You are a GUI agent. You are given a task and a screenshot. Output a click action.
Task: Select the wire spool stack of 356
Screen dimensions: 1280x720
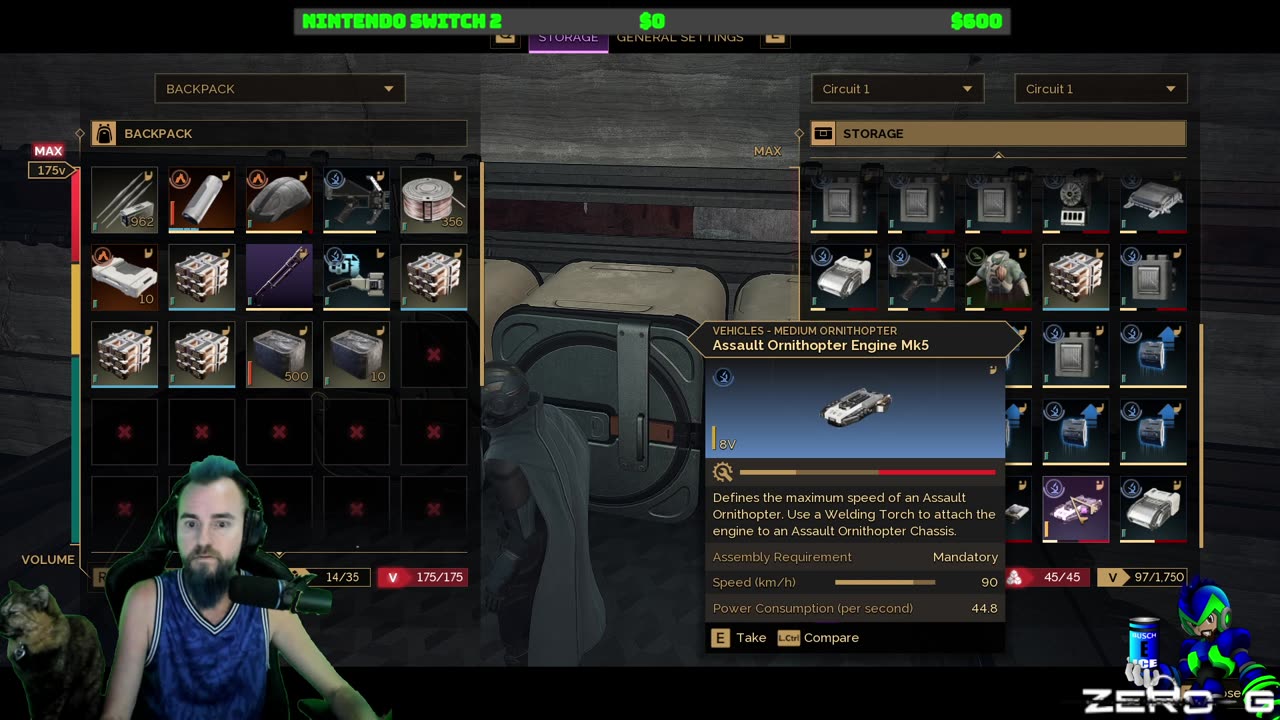434,199
